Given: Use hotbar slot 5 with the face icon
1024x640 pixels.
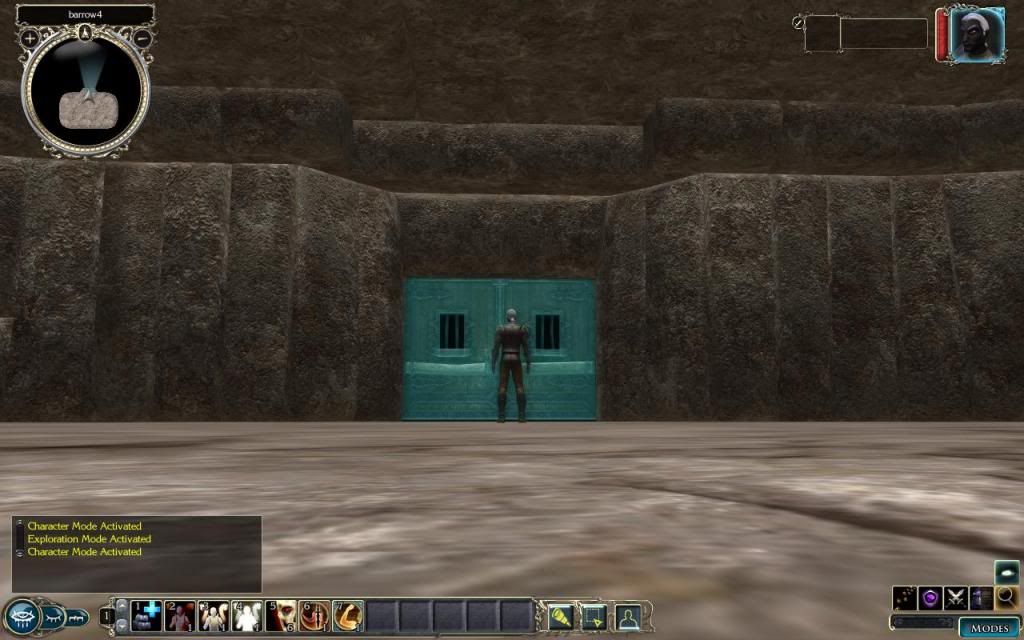Looking at the screenshot, I should point(281,615).
